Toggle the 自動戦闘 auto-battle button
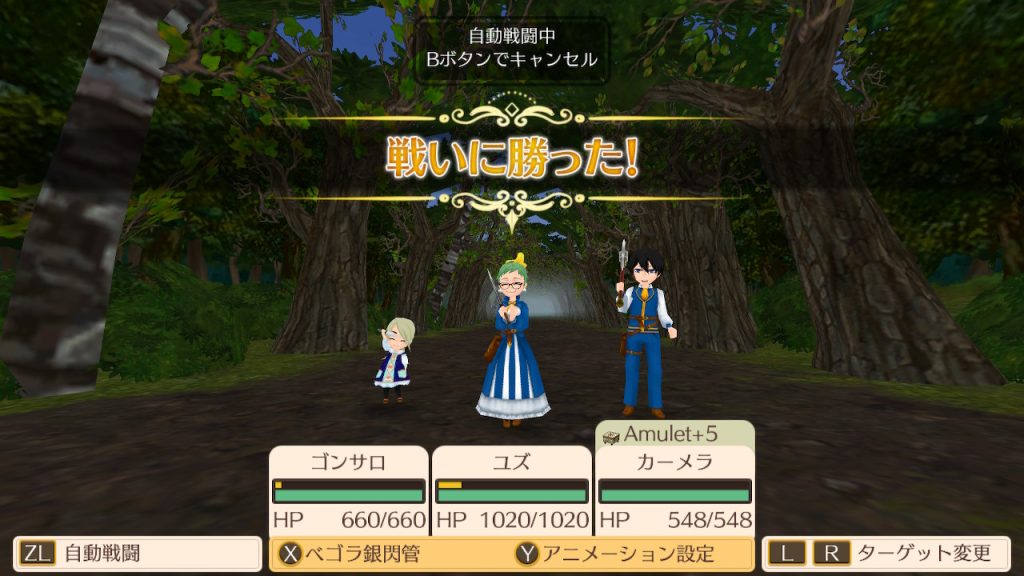Viewport: 1024px width, 576px height. click(137, 553)
